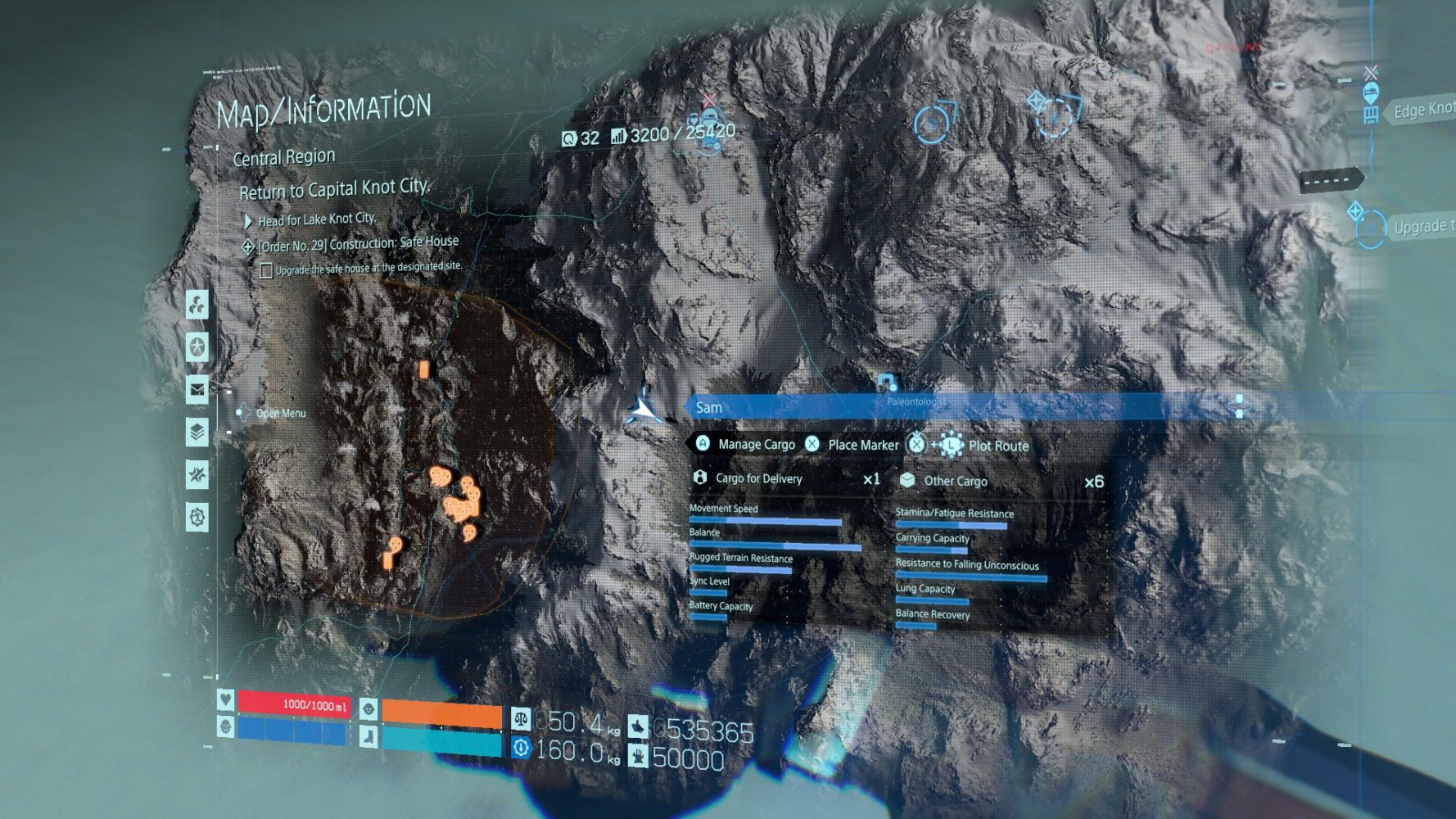Select Order No. 29 Safe House entry
Screen dimensions: 1456x819
357,244
